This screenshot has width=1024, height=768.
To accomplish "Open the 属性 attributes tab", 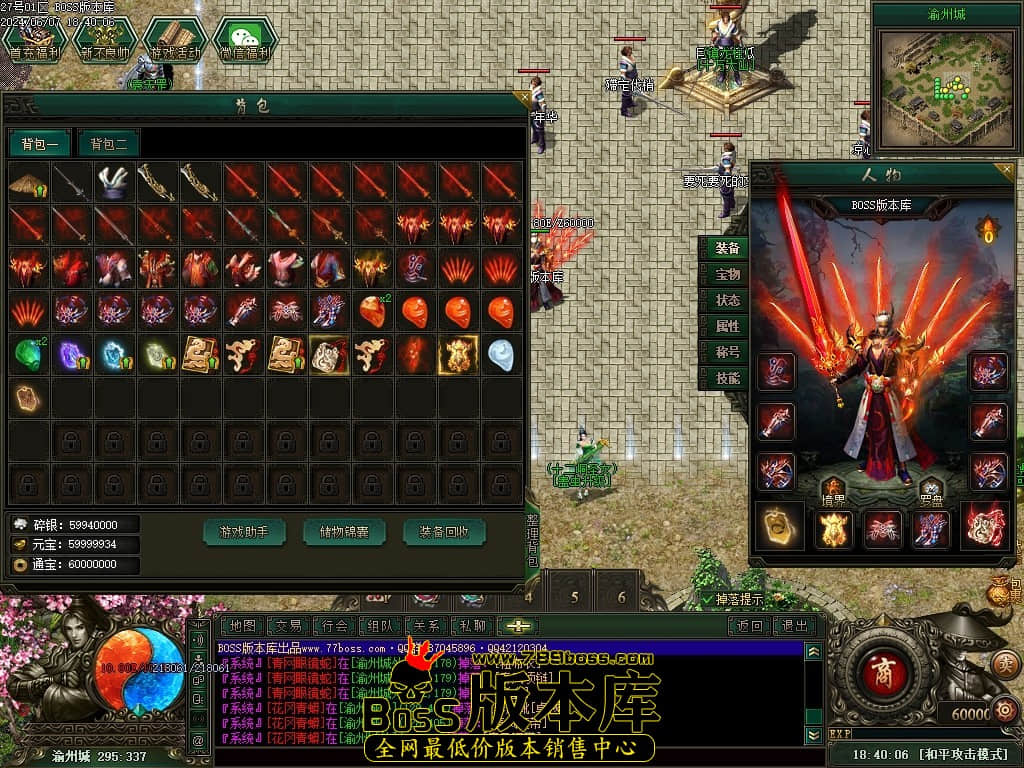I will (x=727, y=326).
